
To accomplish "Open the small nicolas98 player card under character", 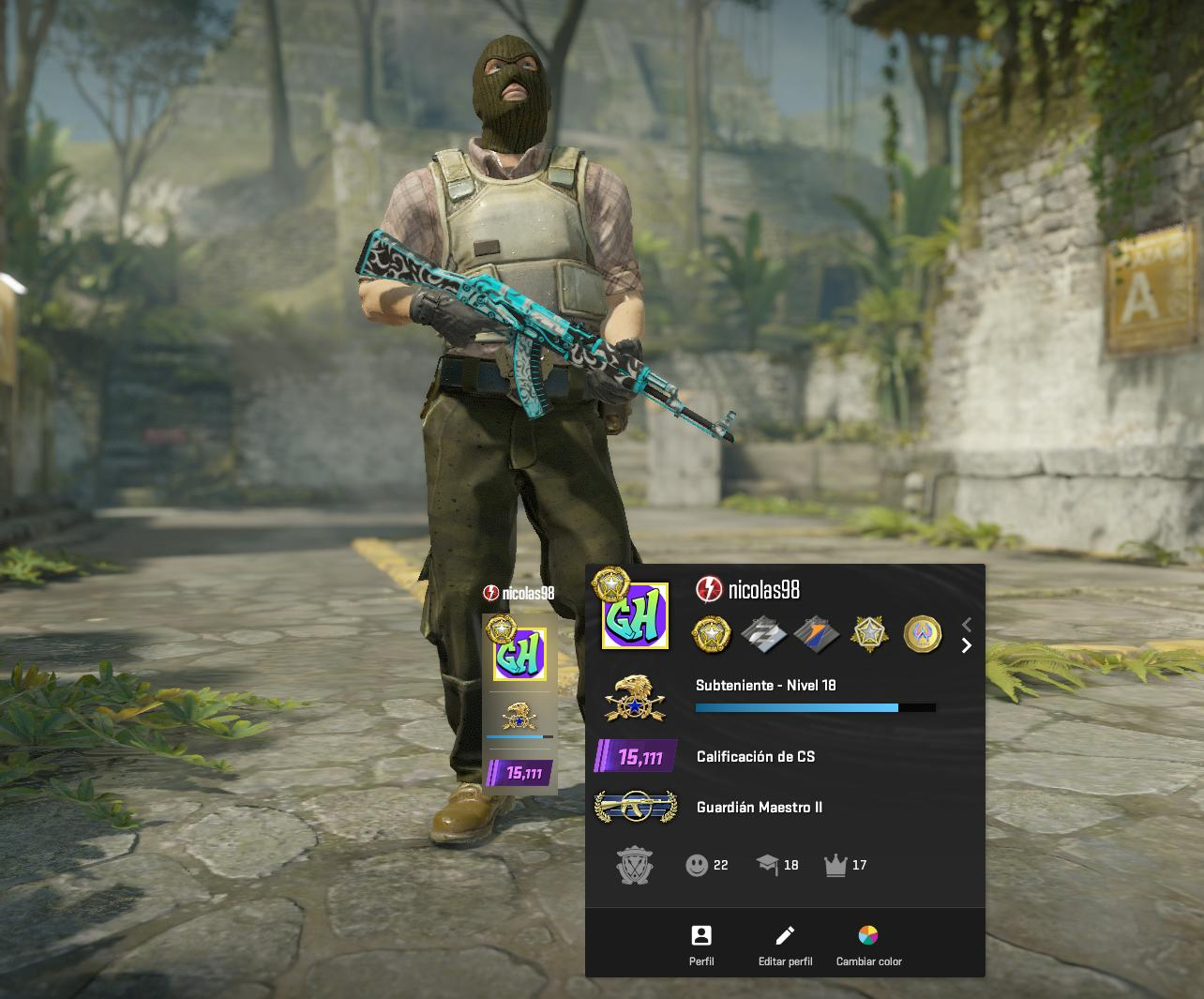I will click(519, 694).
